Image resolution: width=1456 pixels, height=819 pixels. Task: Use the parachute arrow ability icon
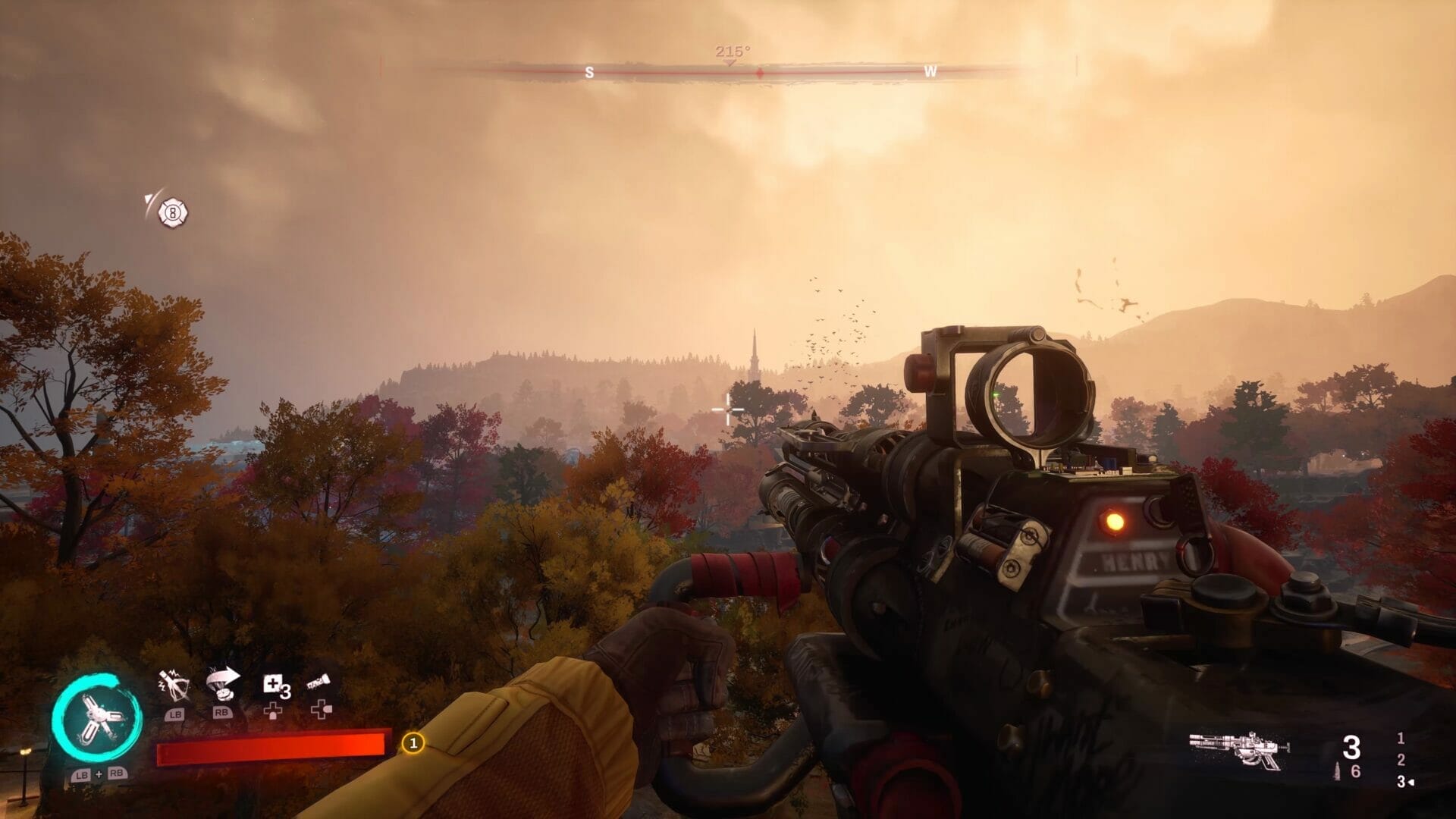click(x=223, y=684)
